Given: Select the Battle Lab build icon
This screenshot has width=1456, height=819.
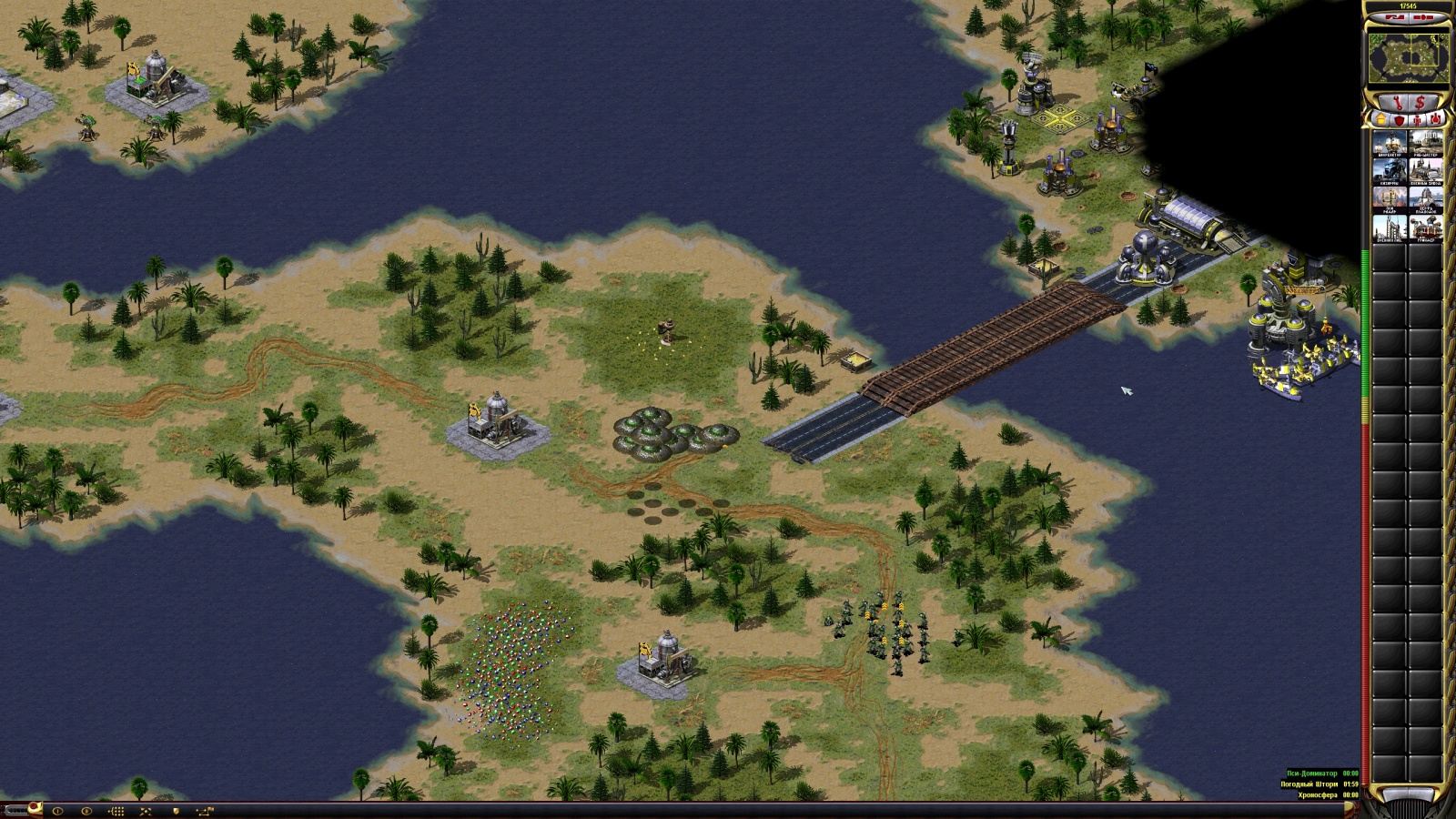Looking at the screenshot, I should pos(1390,228).
